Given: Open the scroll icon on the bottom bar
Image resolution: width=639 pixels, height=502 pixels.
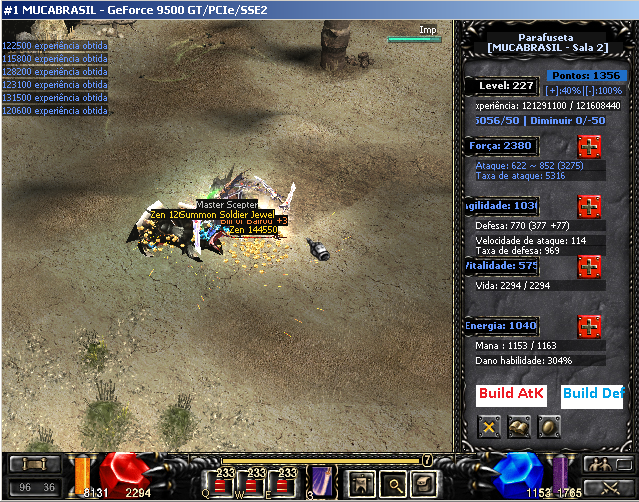Looking at the screenshot, I should coord(423,483).
